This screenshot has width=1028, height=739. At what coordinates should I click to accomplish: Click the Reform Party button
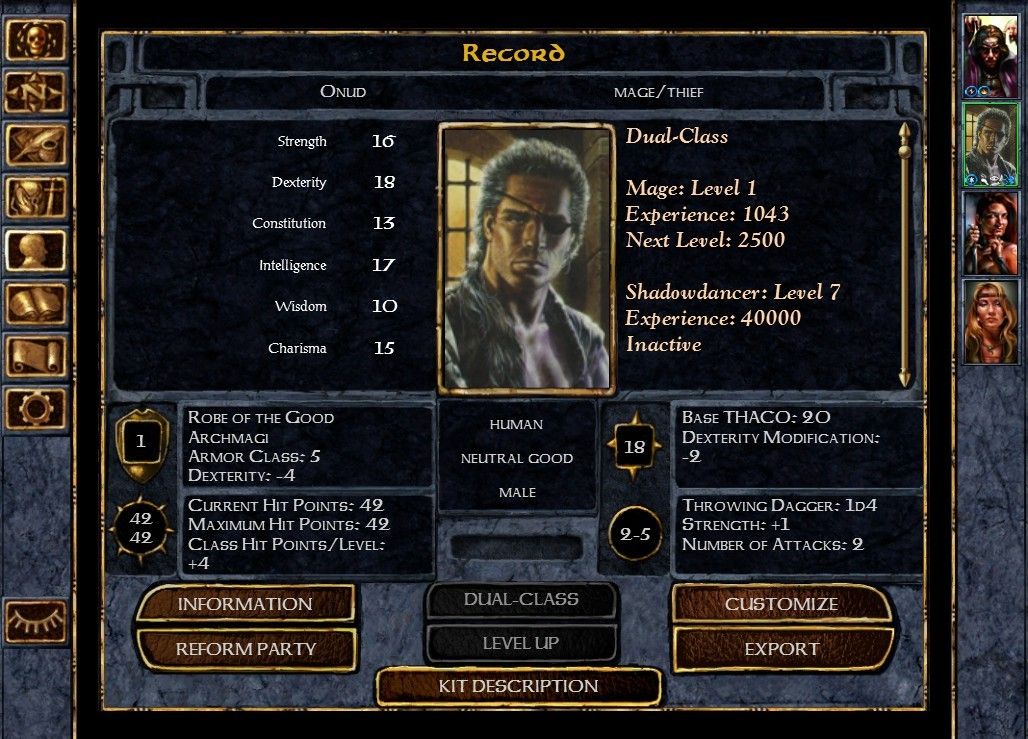(x=245, y=649)
